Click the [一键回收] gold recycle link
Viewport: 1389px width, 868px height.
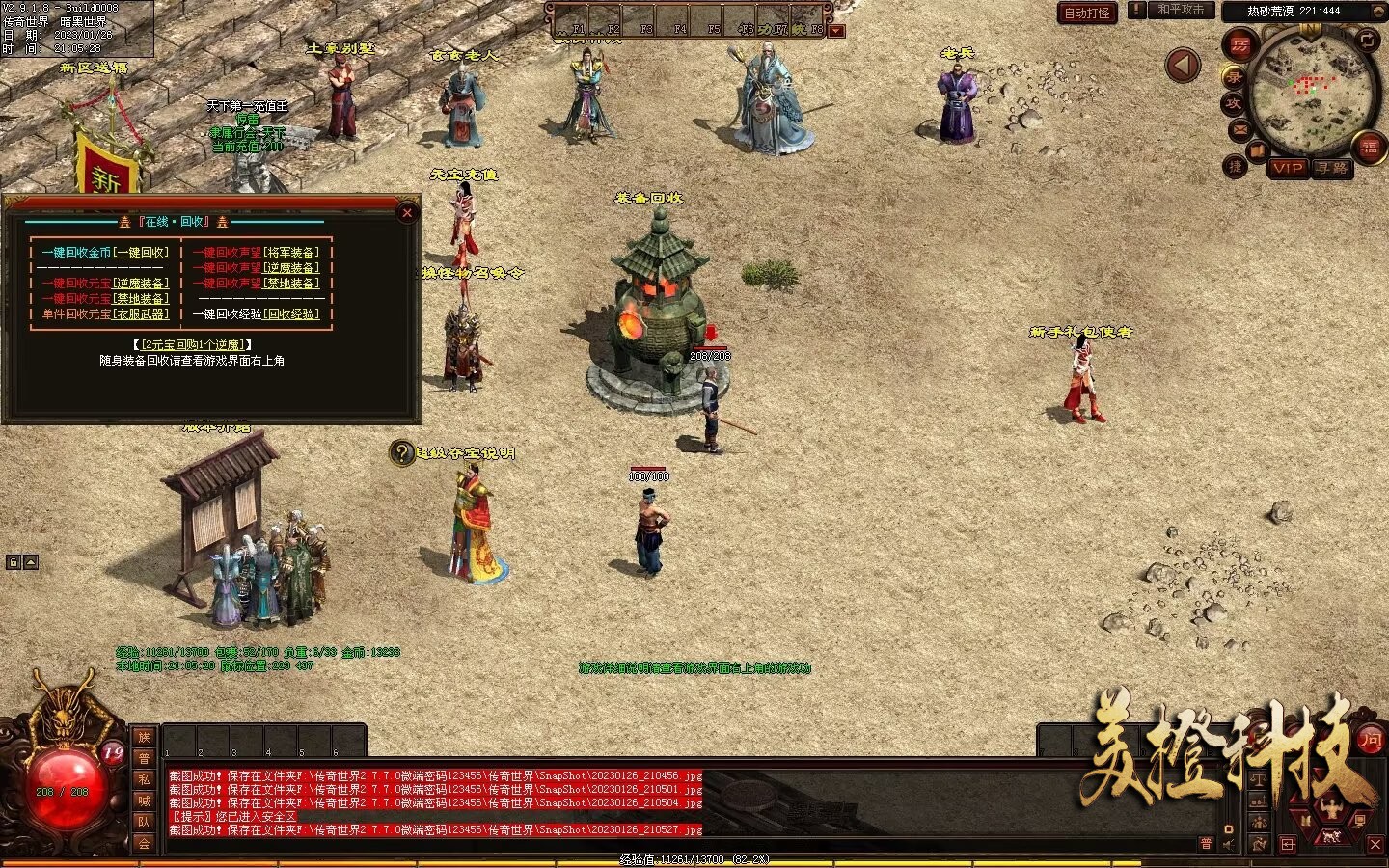[141, 253]
